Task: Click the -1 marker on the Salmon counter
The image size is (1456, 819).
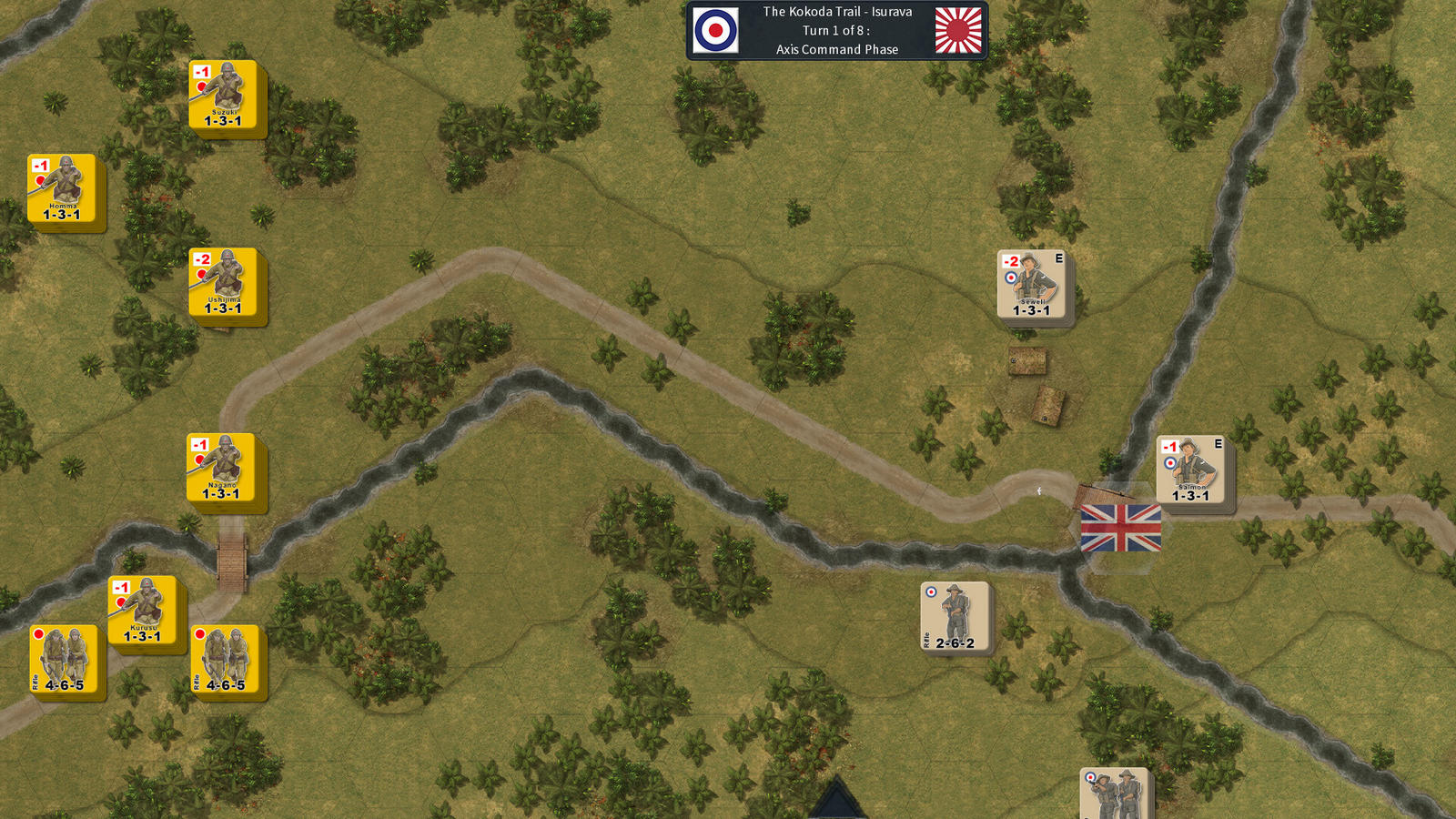Action: [x=1168, y=445]
